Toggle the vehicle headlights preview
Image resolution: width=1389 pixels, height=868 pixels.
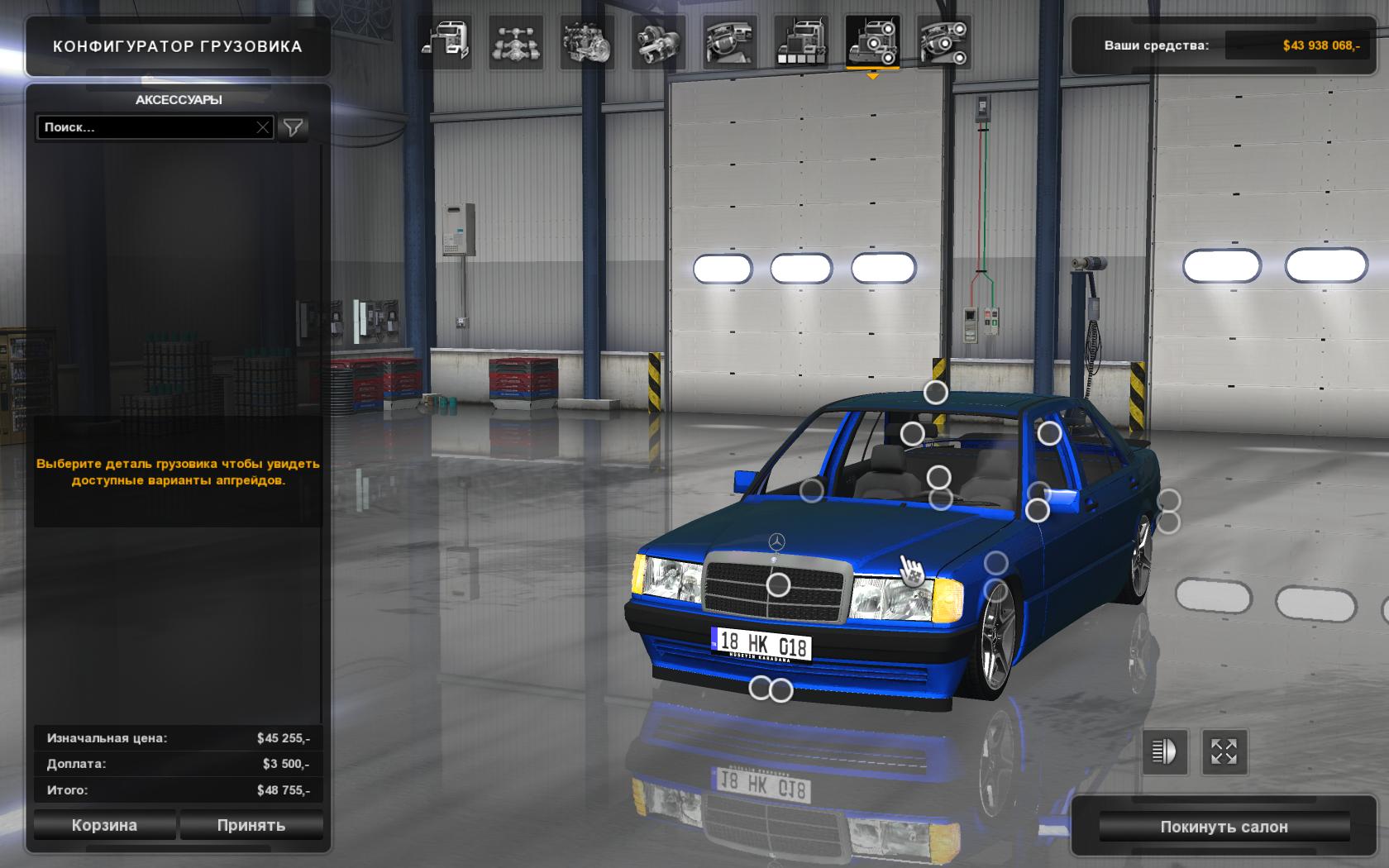pyautogui.click(x=1164, y=751)
